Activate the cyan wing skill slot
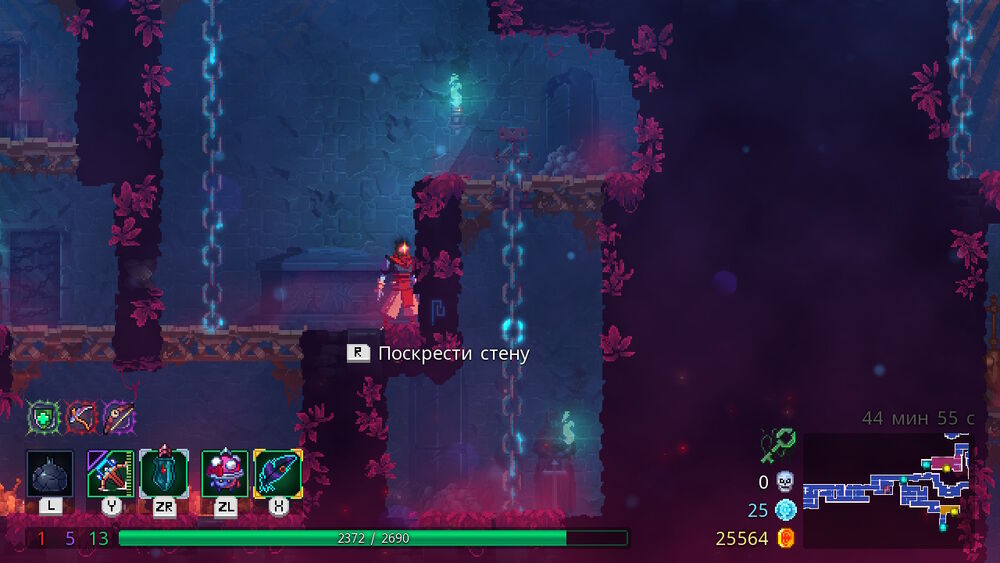The width and height of the screenshot is (1000, 563). pyautogui.click(x=278, y=473)
